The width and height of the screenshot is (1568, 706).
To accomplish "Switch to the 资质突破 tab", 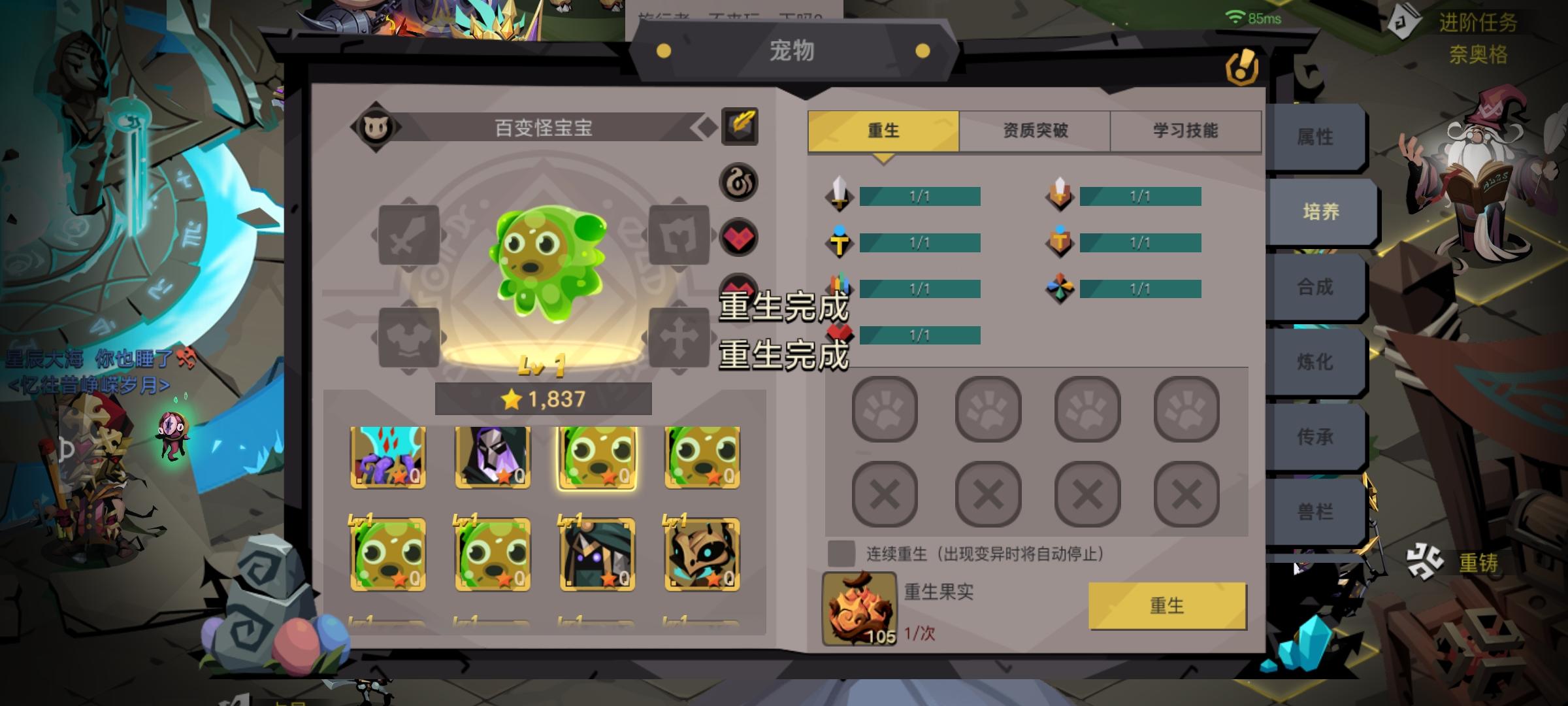I will pyautogui.click(x=1034, y=130).
